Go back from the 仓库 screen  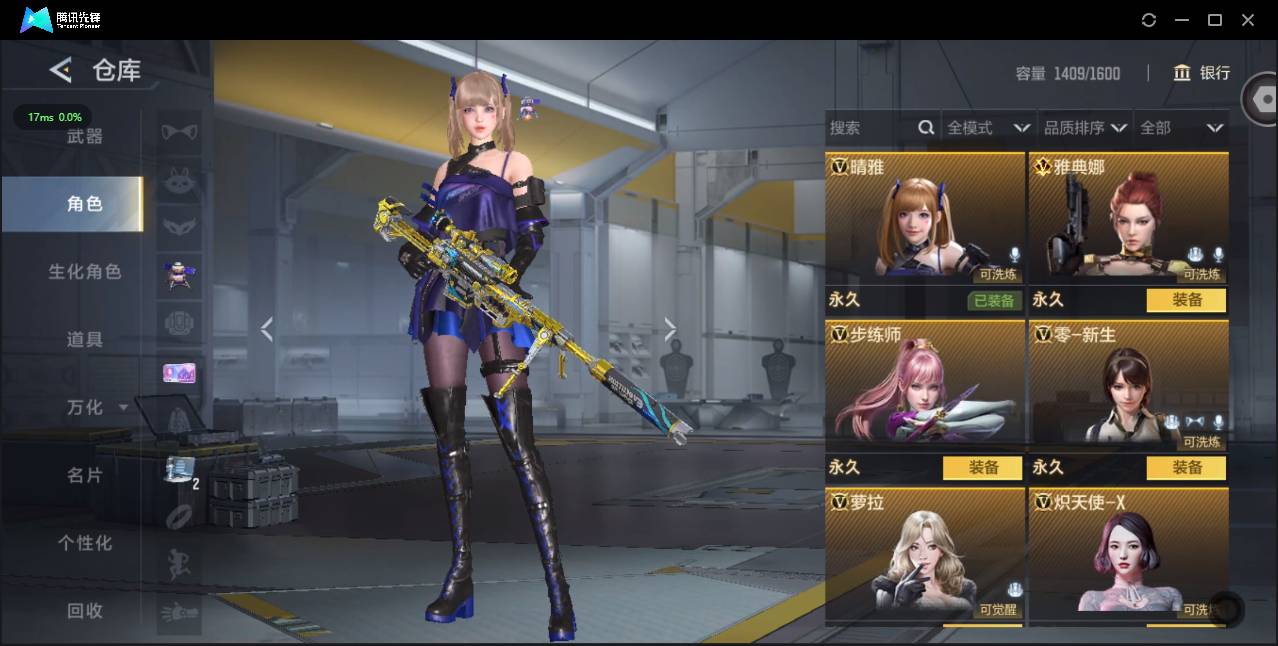coord(61,70)
